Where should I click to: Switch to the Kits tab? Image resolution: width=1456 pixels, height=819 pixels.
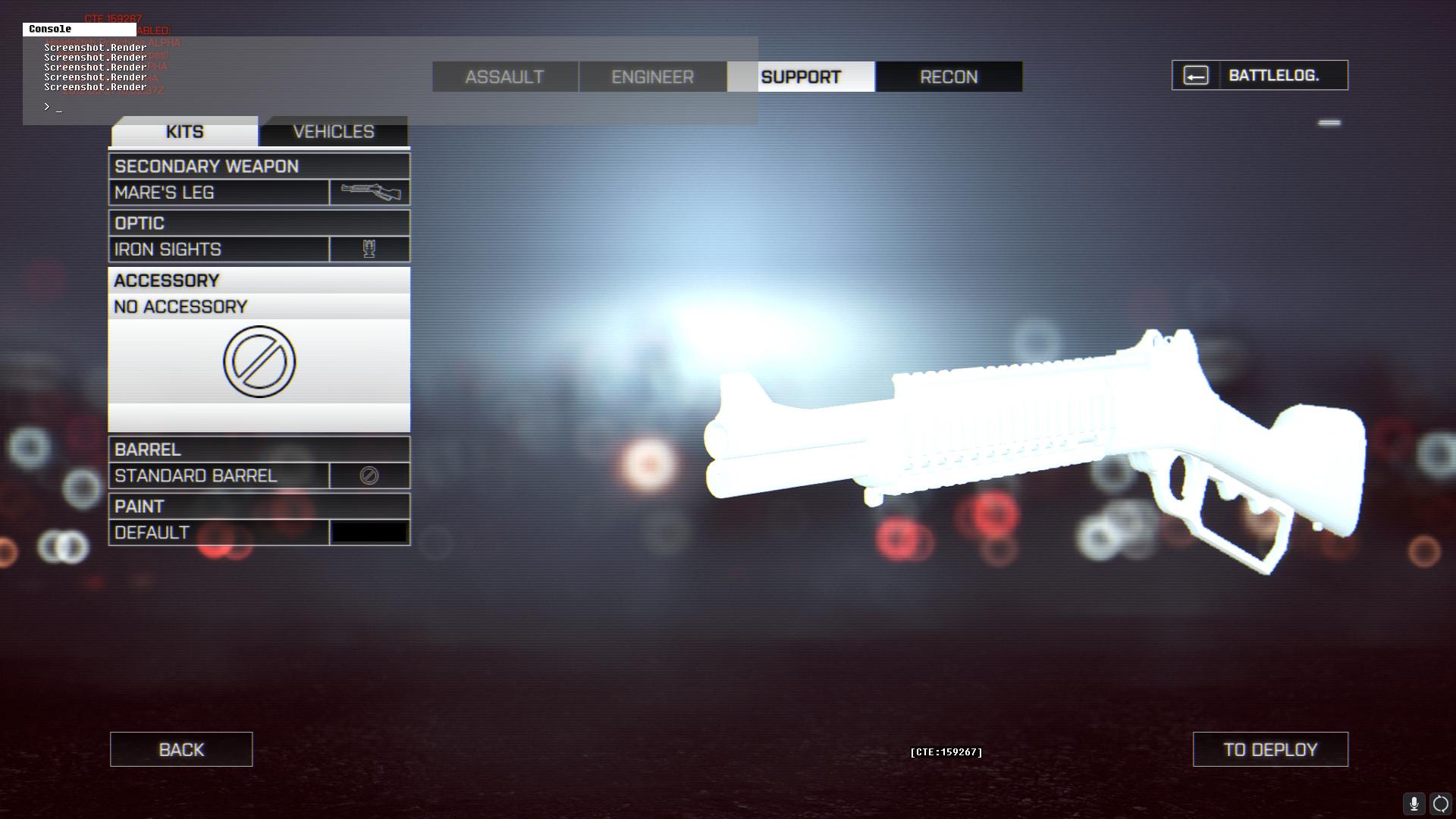pos(184,132)
